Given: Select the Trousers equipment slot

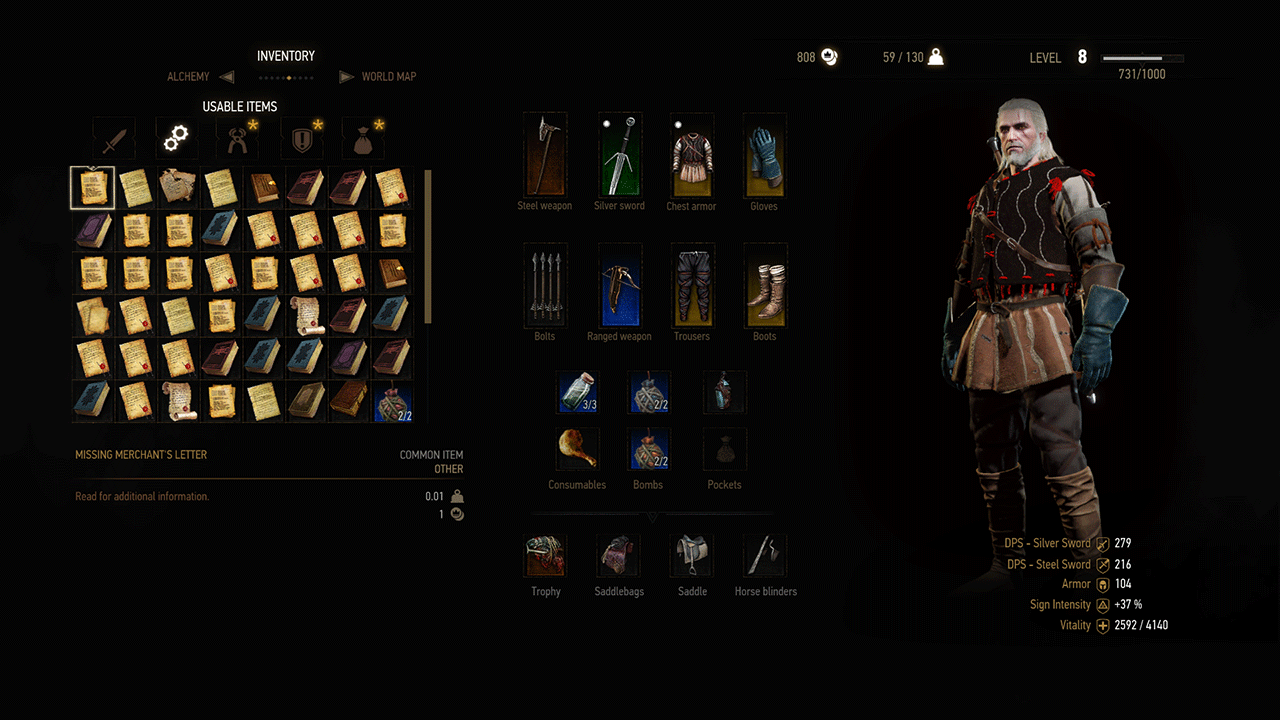Looking at the screenshot, I should pos(691,285).
